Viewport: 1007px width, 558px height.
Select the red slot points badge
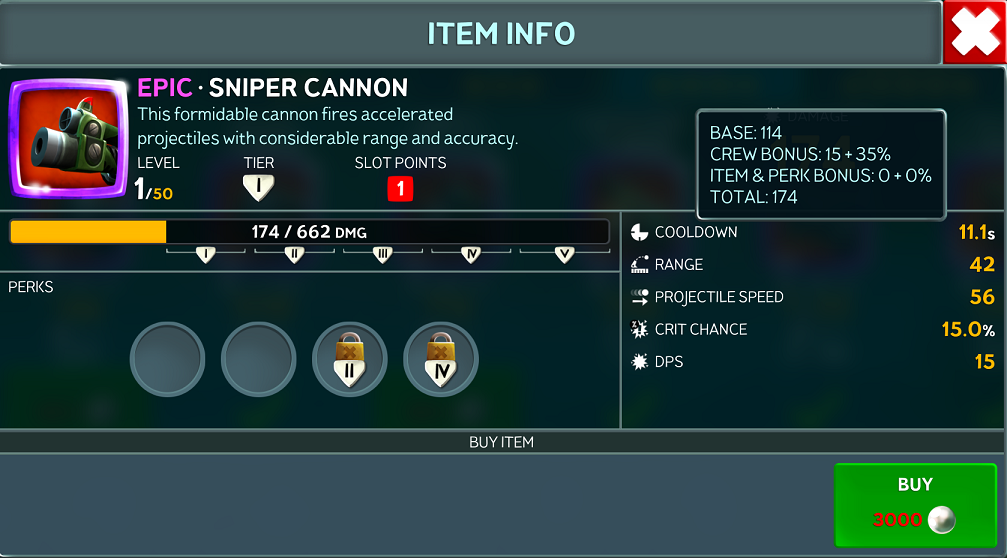pos(400,188)
